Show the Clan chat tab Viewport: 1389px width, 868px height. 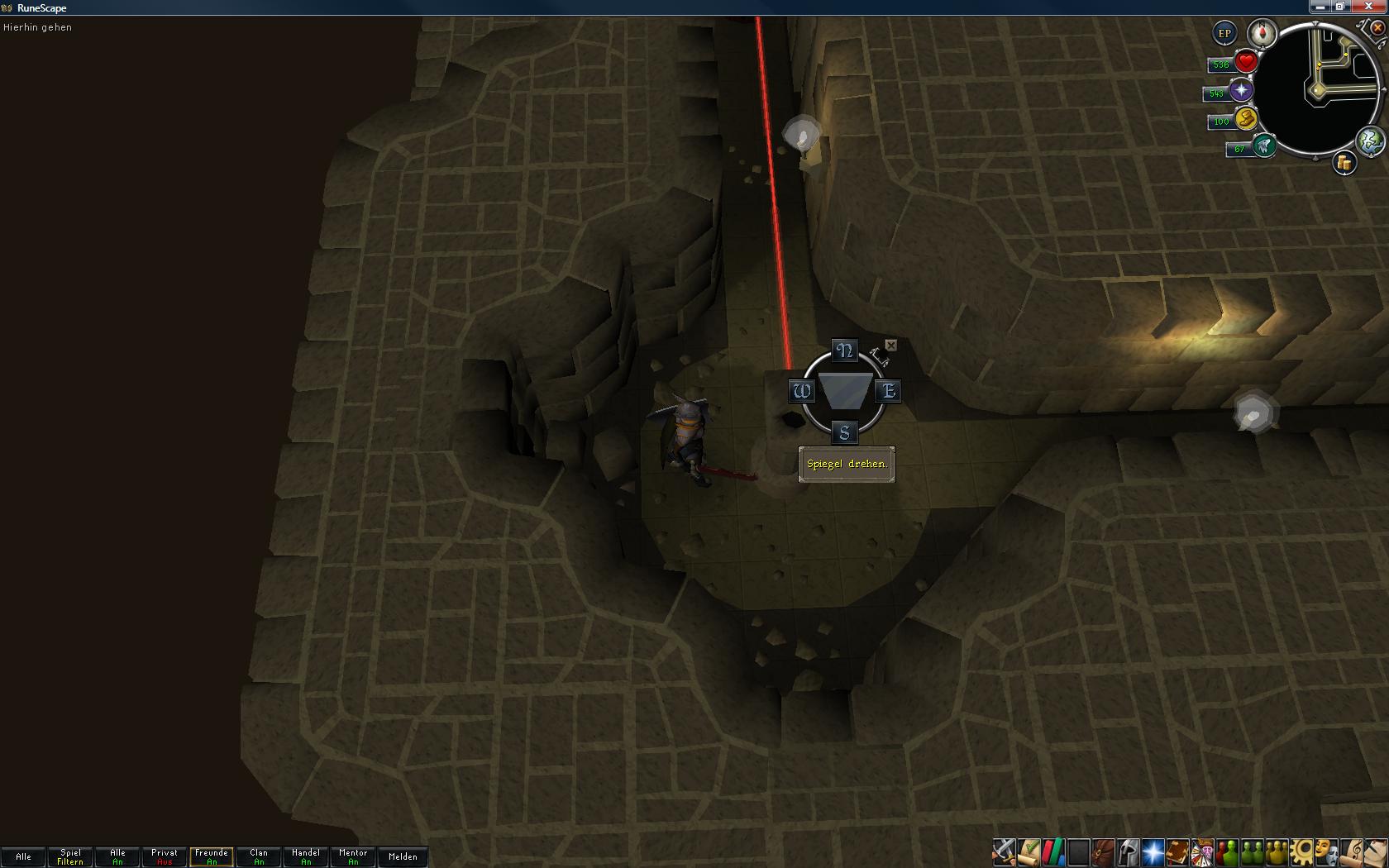click(259, 857)
